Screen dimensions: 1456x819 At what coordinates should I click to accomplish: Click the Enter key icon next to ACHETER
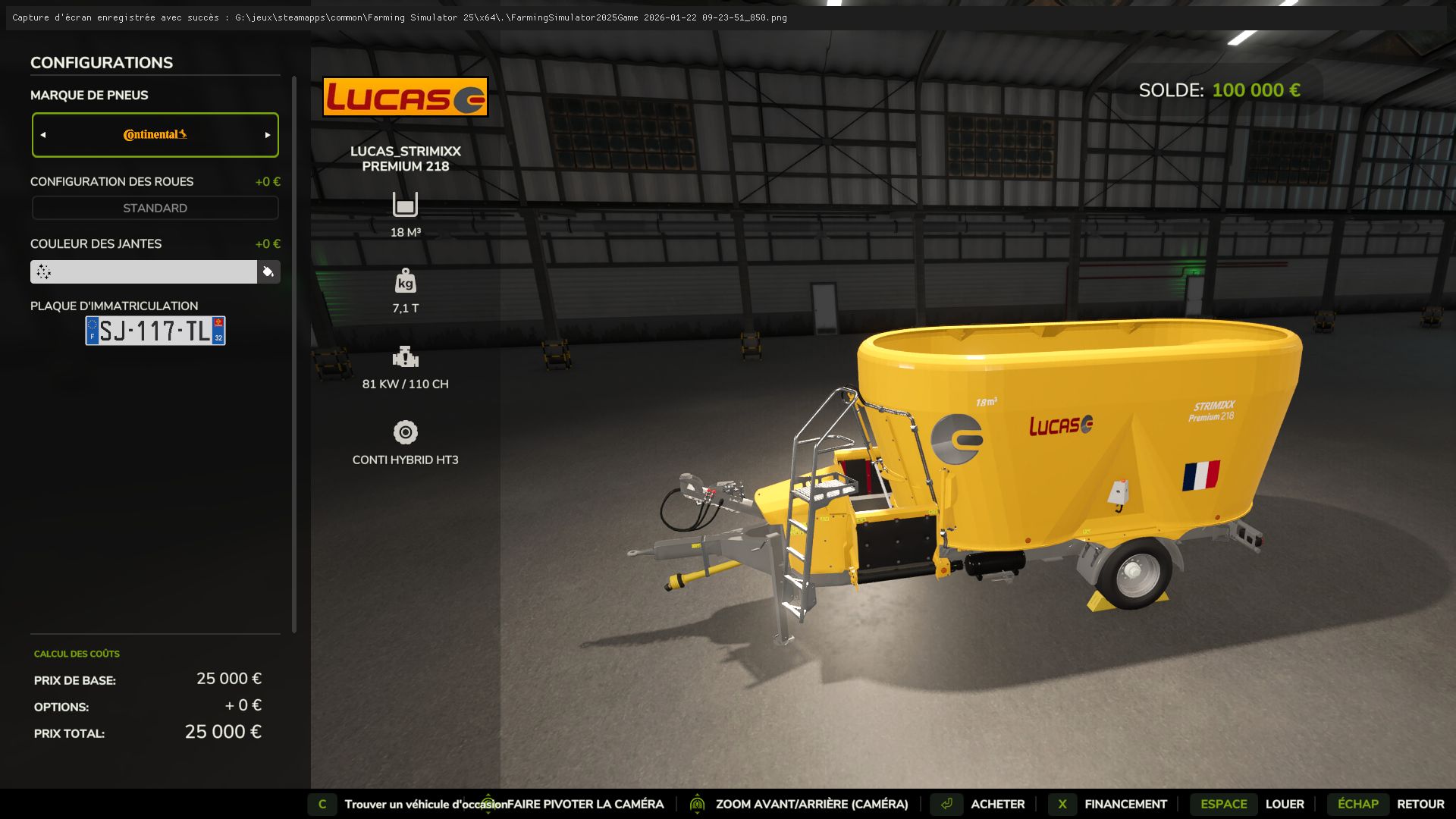946,804
